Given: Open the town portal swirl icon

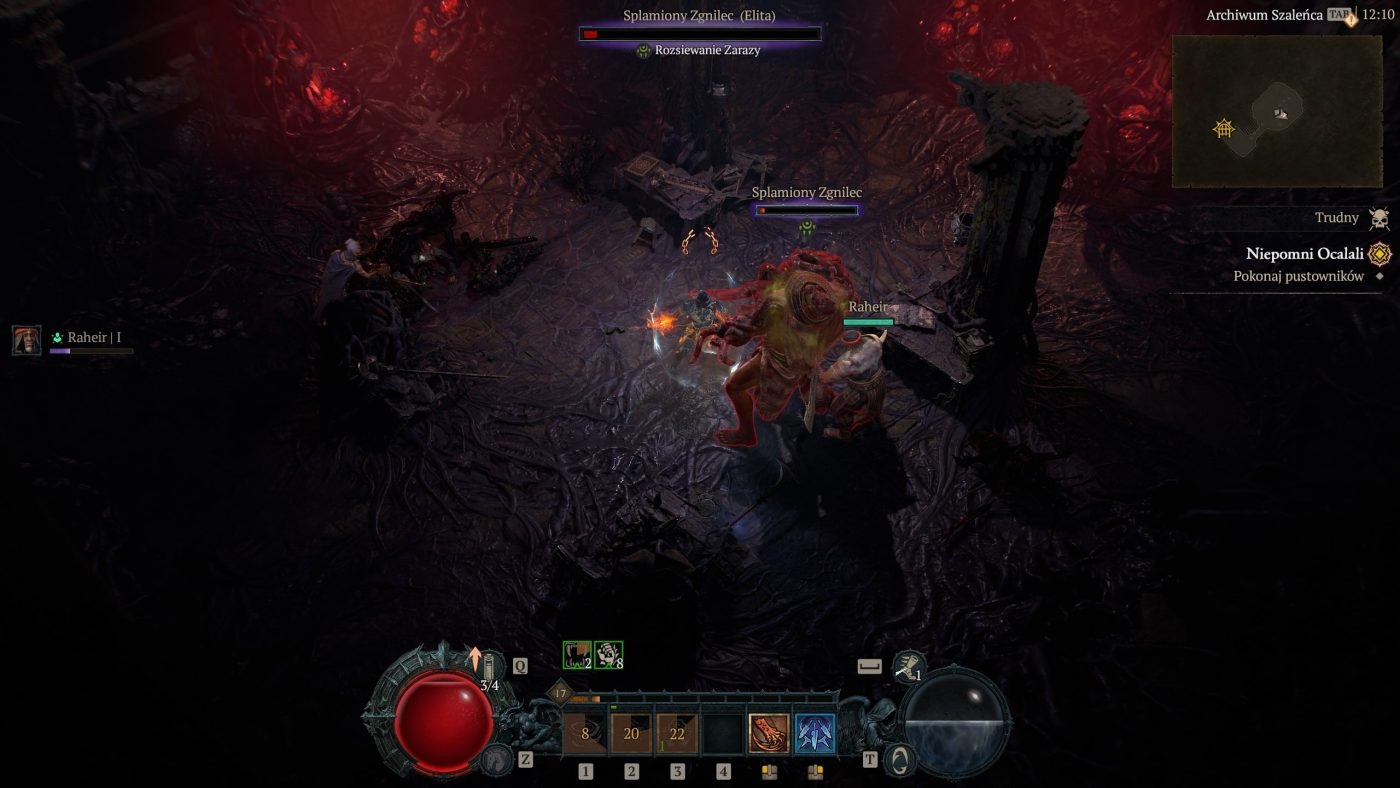Looking at the screenshot, I should tap(901, 759).
